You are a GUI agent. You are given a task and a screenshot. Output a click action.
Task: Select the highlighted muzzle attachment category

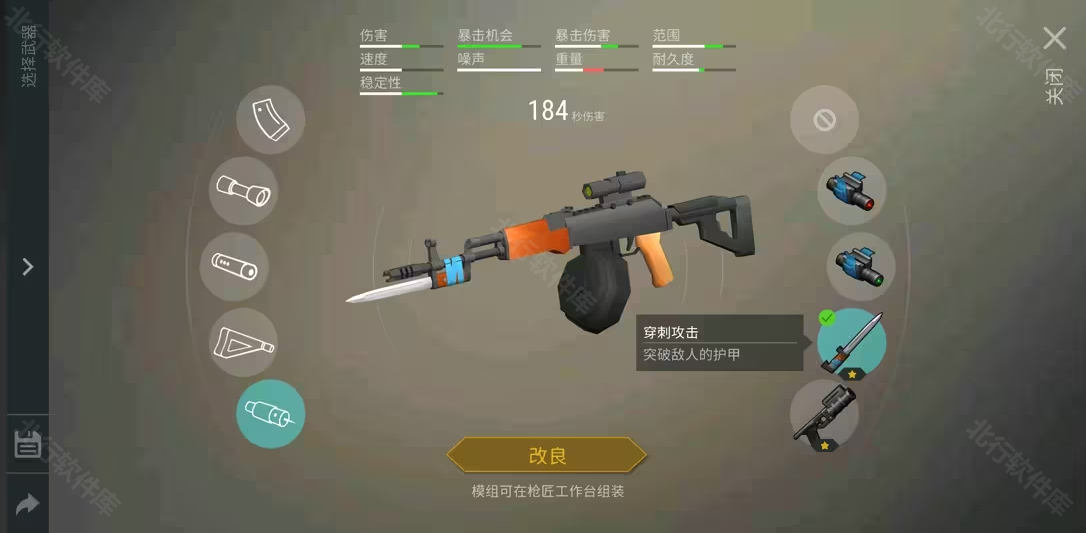click(x=270, y=414)
